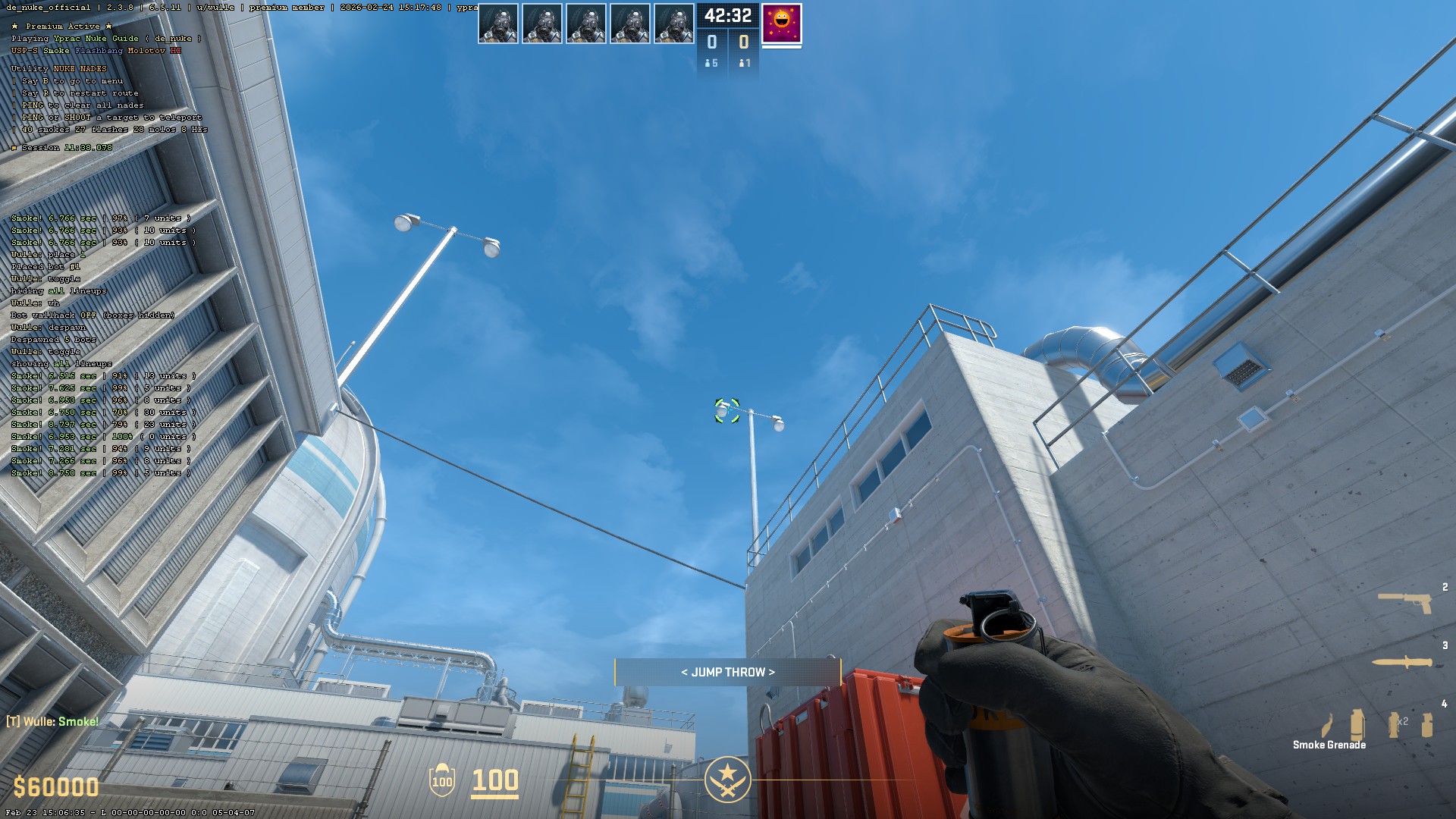Open the Session 11:38.078 entry

point(61,148)
